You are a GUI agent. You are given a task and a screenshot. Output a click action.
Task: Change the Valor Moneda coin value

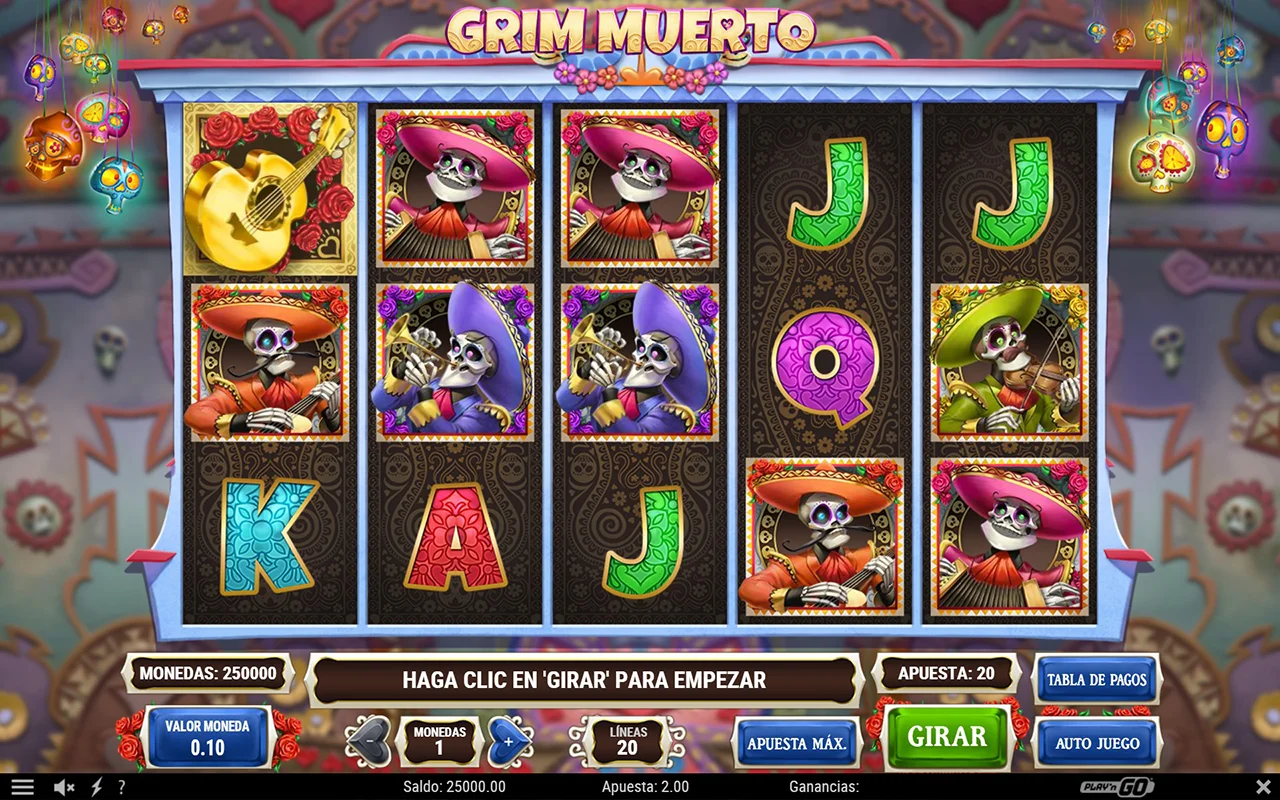(208, 738)
